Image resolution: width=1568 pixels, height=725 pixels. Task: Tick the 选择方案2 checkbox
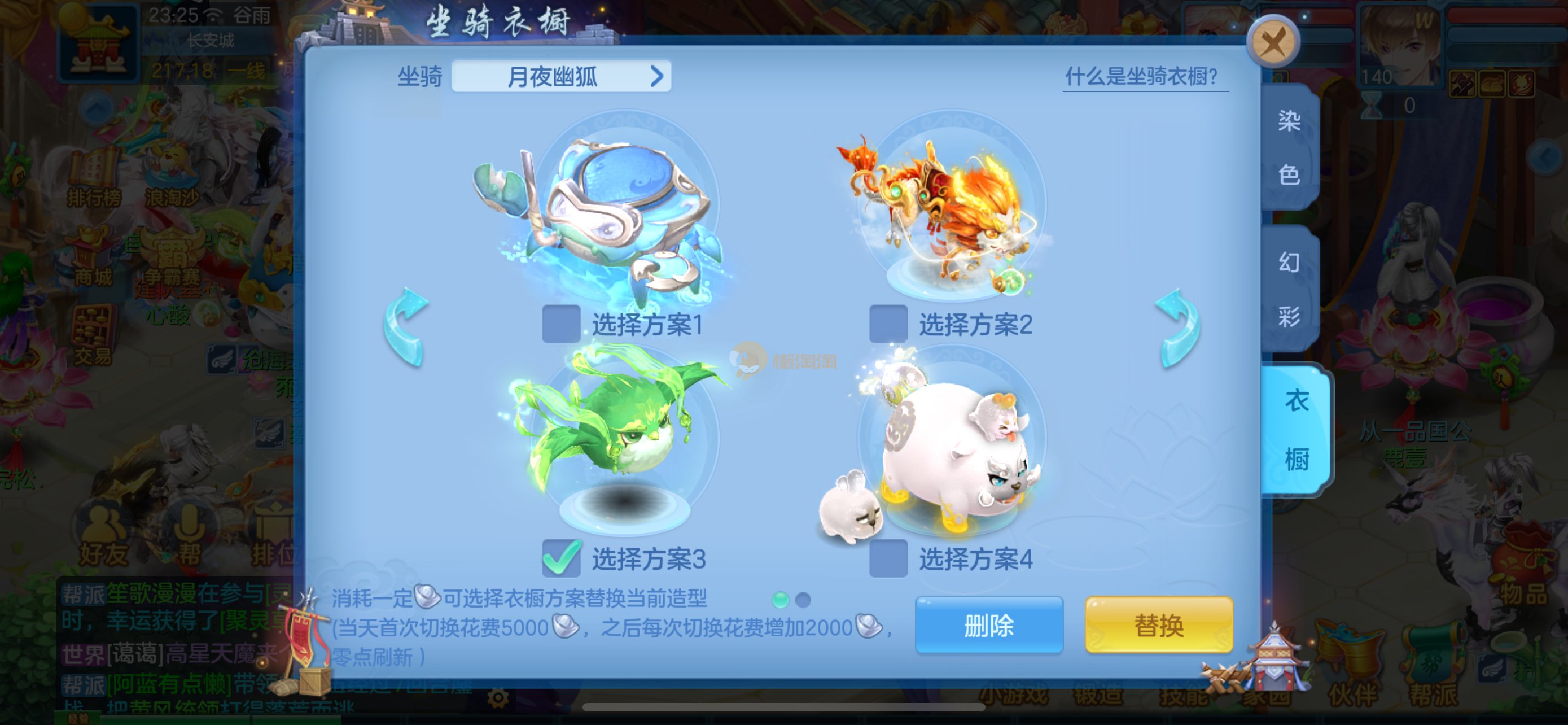coord(887,324)
